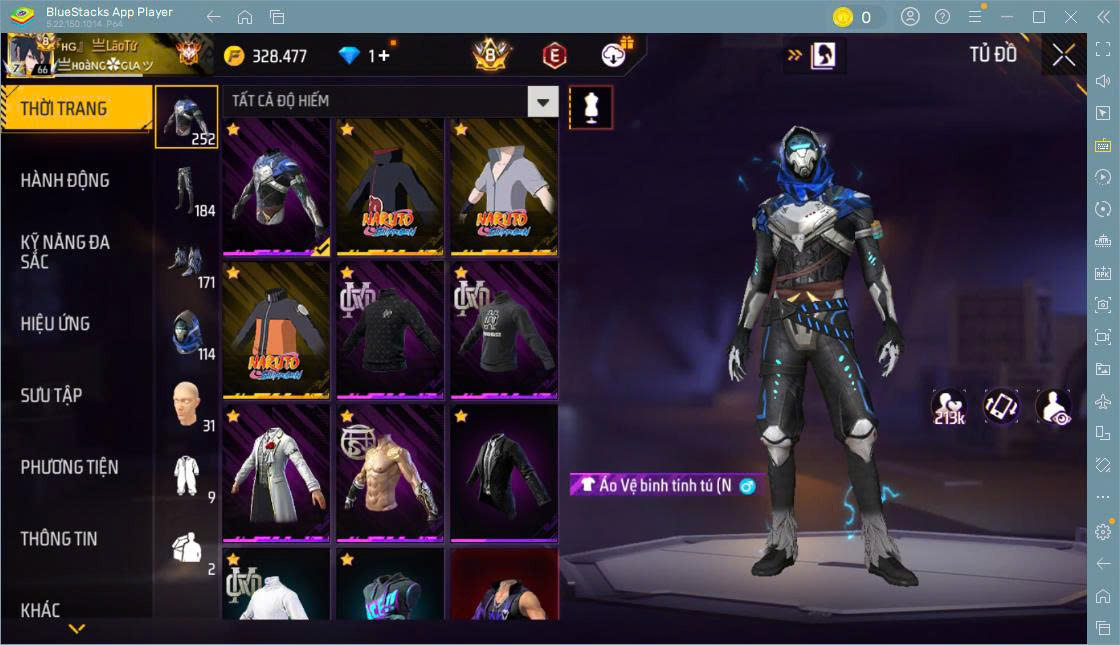Switch to the Hành Động tab

tap(66, 181)
